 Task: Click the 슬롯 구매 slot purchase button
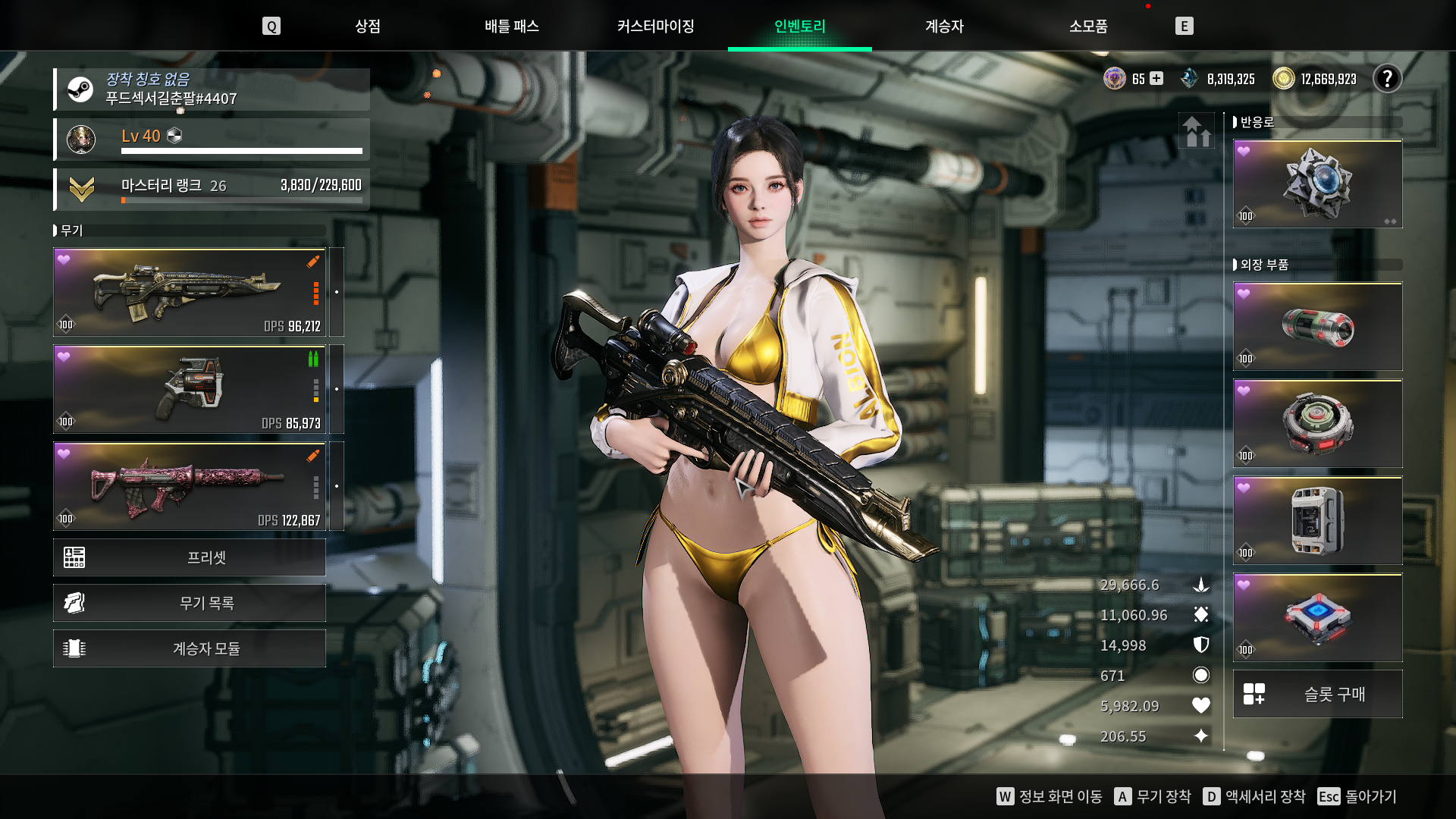pos(1317,694)
